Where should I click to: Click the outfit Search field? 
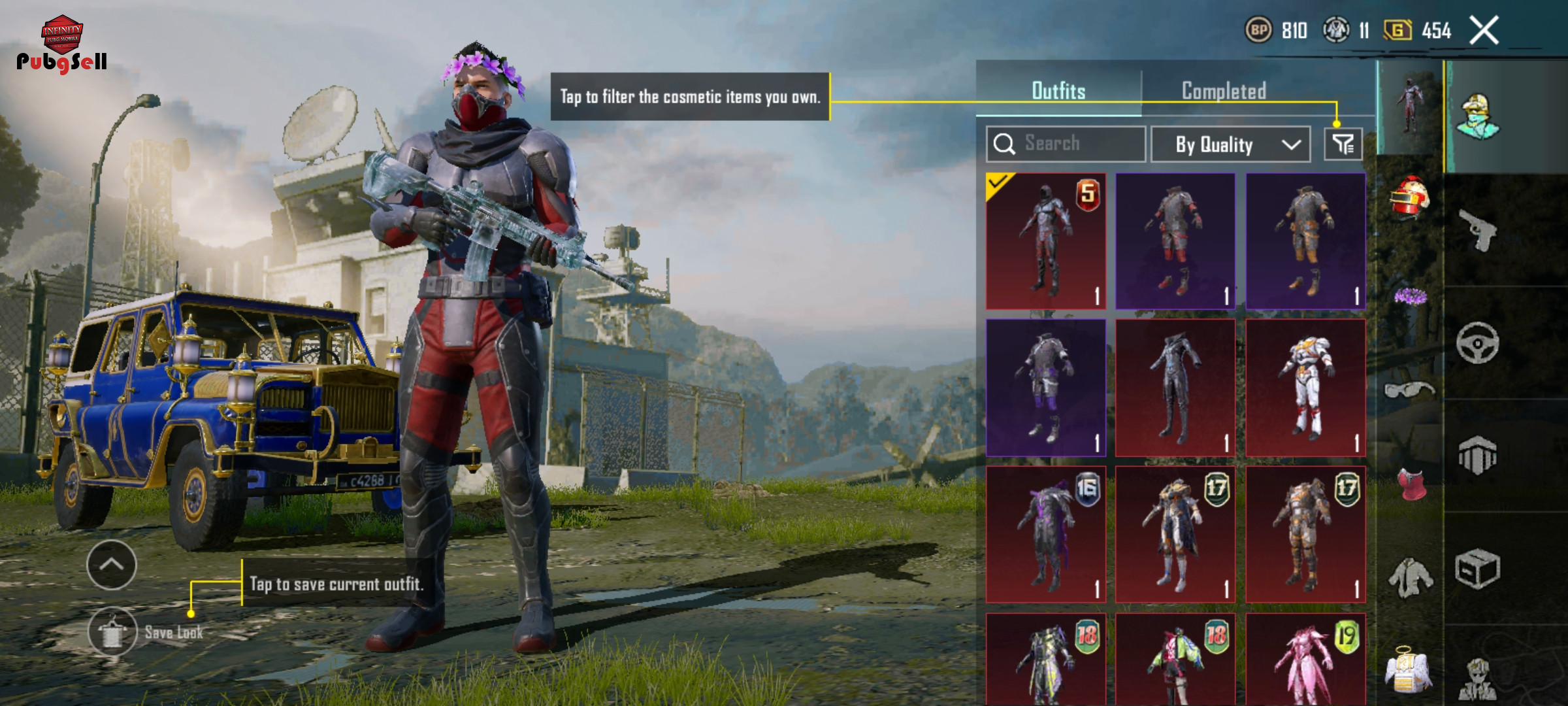1066,143
